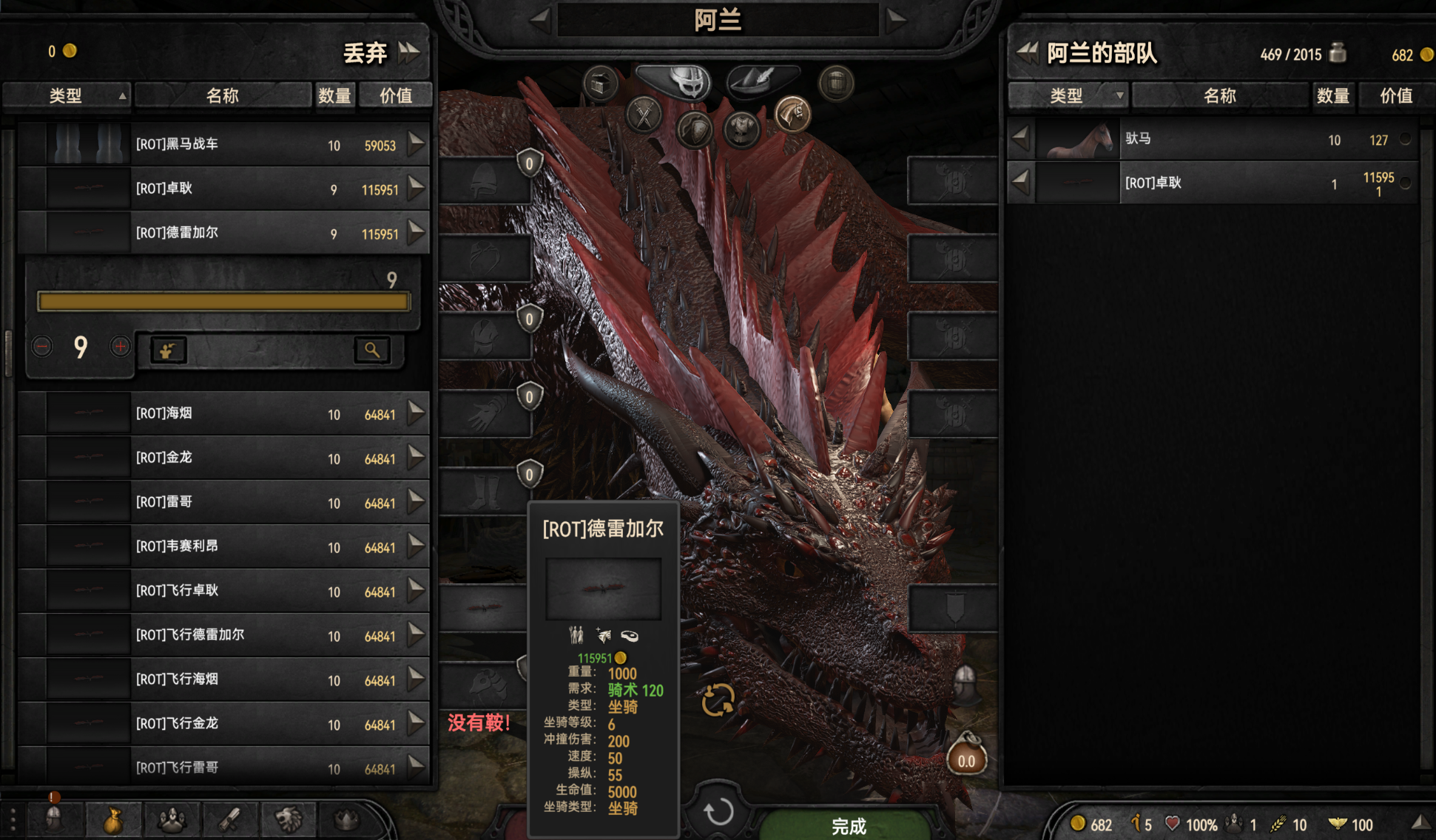Click the circular reset arrow button

pyautogui.click(x=718, y=811)
